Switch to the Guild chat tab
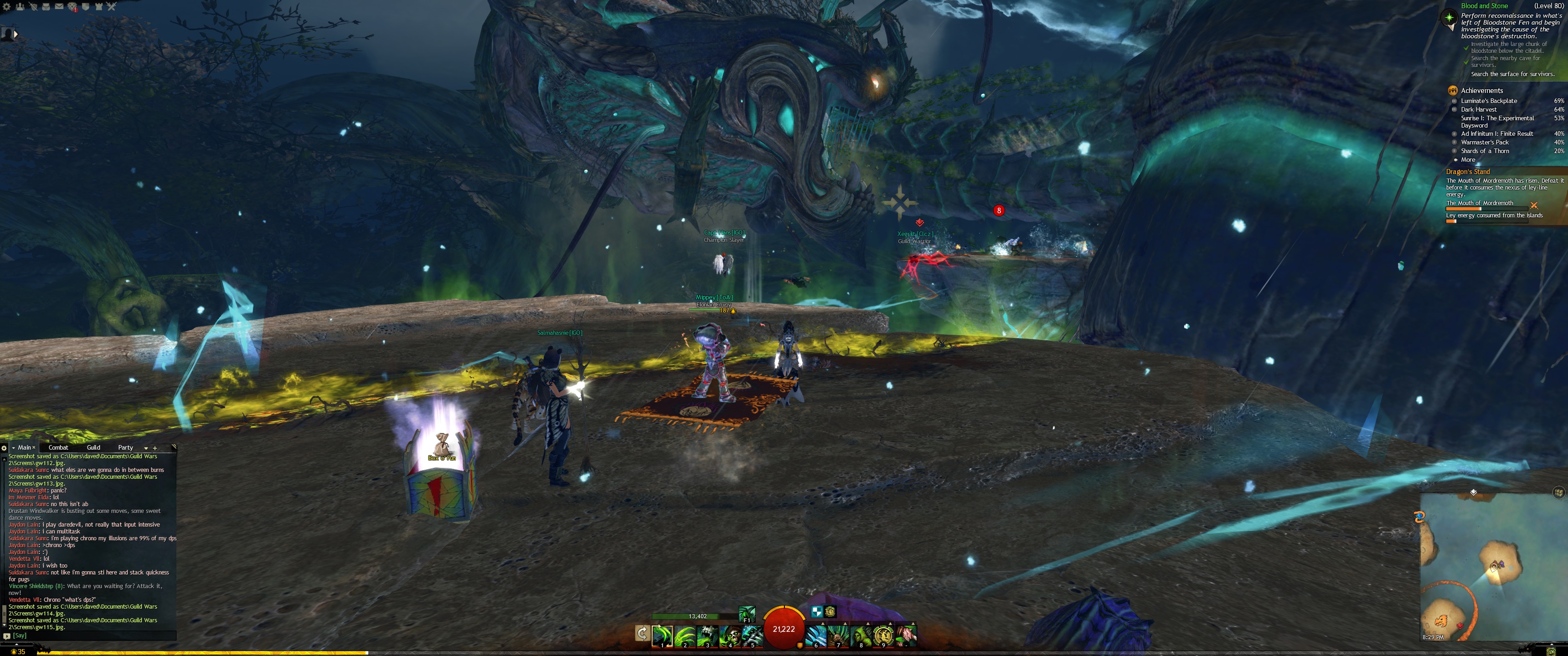The width and height of the screenshot is (1568, 656). (93, 447)
